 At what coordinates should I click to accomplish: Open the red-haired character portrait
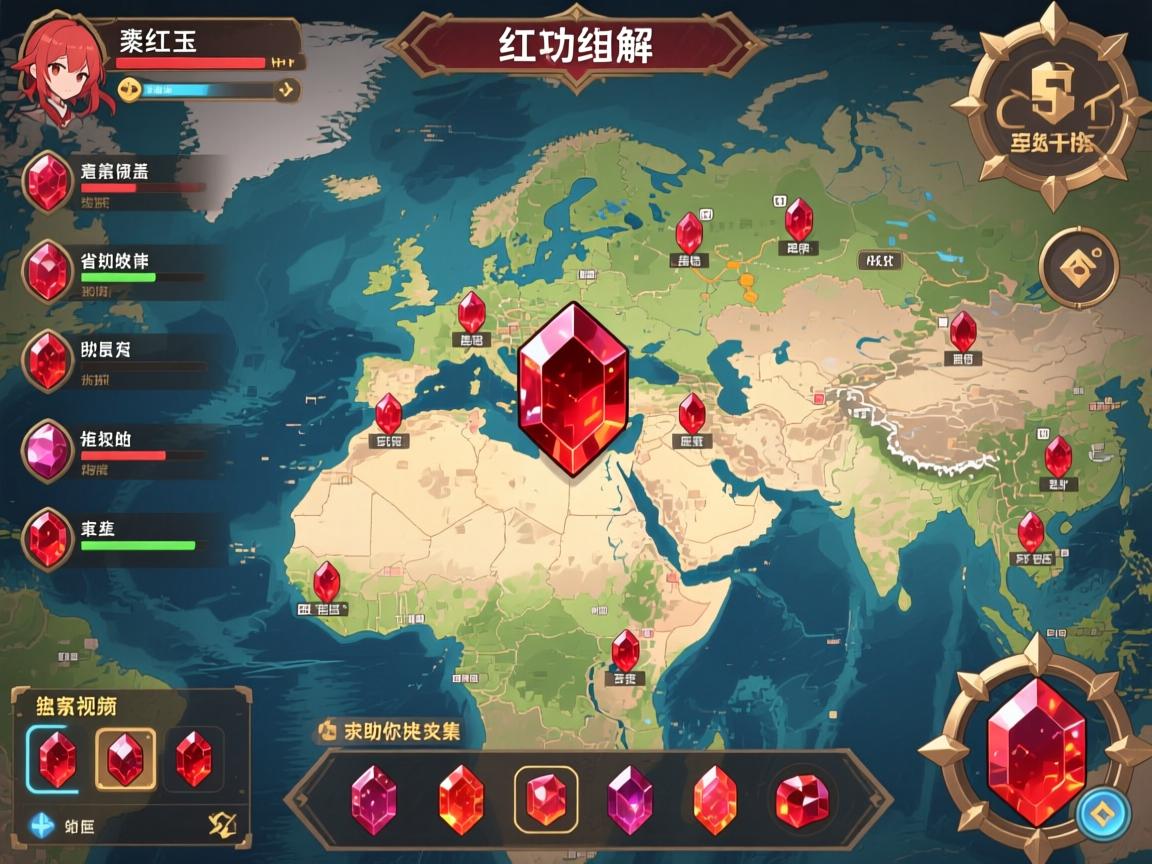pos(57,66)
